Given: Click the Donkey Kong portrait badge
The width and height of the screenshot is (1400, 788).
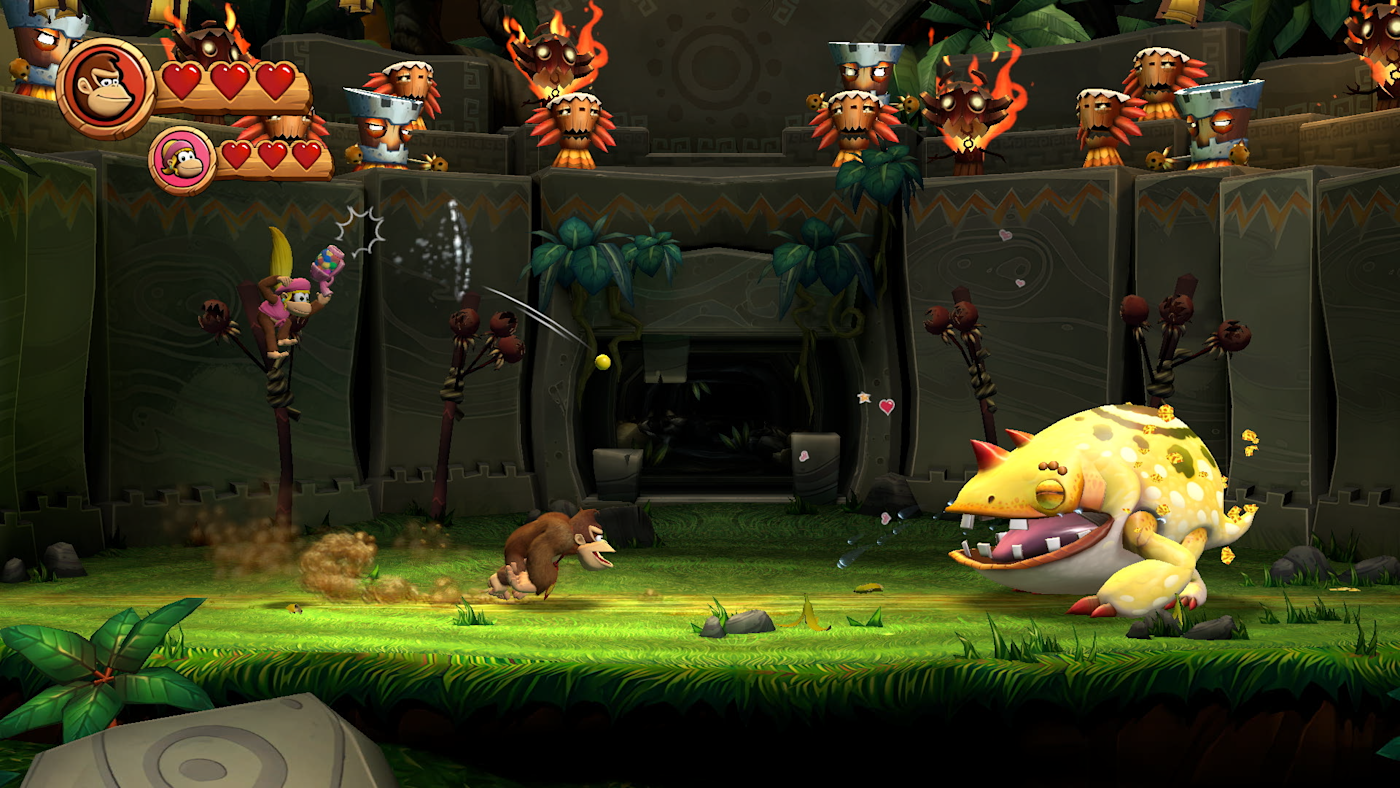Looking at the screenshot, I should pos(106,88).
